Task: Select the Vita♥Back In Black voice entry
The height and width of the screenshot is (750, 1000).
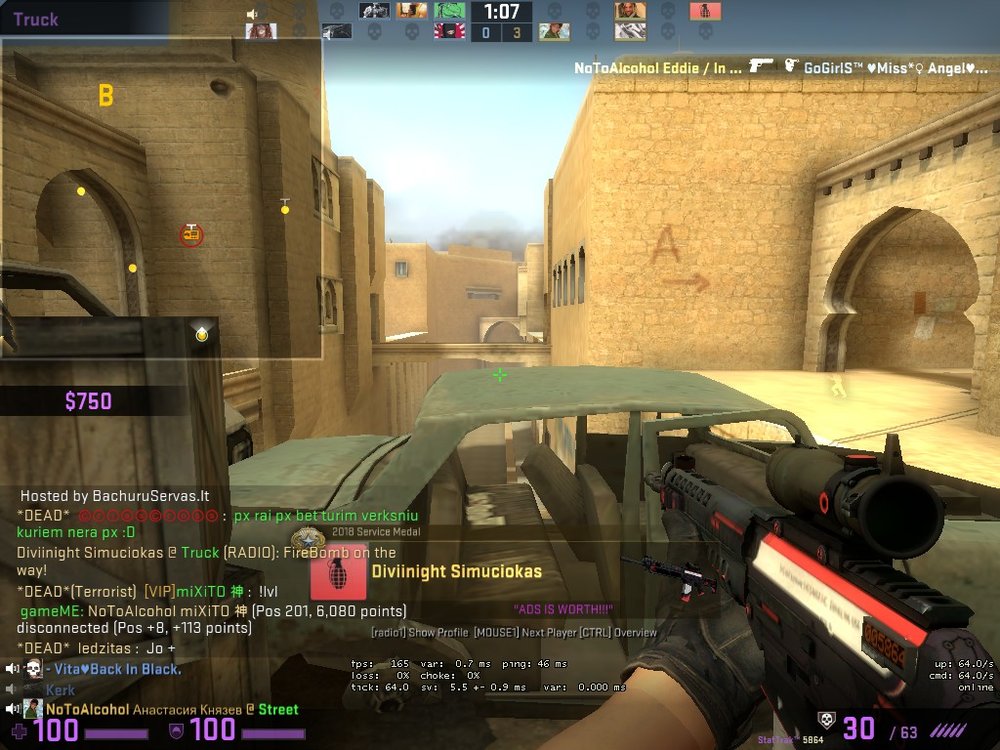Action: tap(112, 669)
